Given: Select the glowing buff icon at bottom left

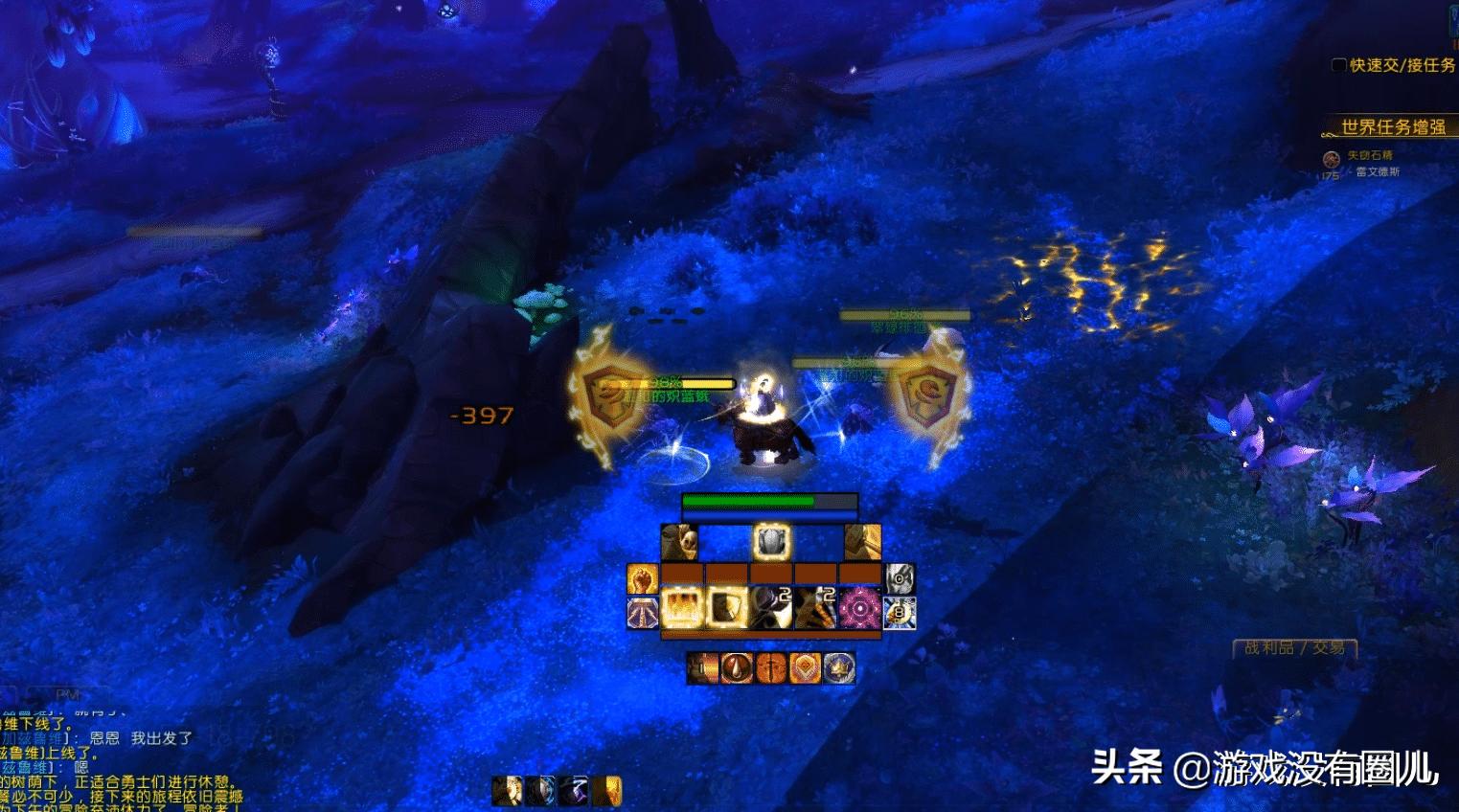Looking at the screenshot, I should pyautogui.click(x=613, y=791).
